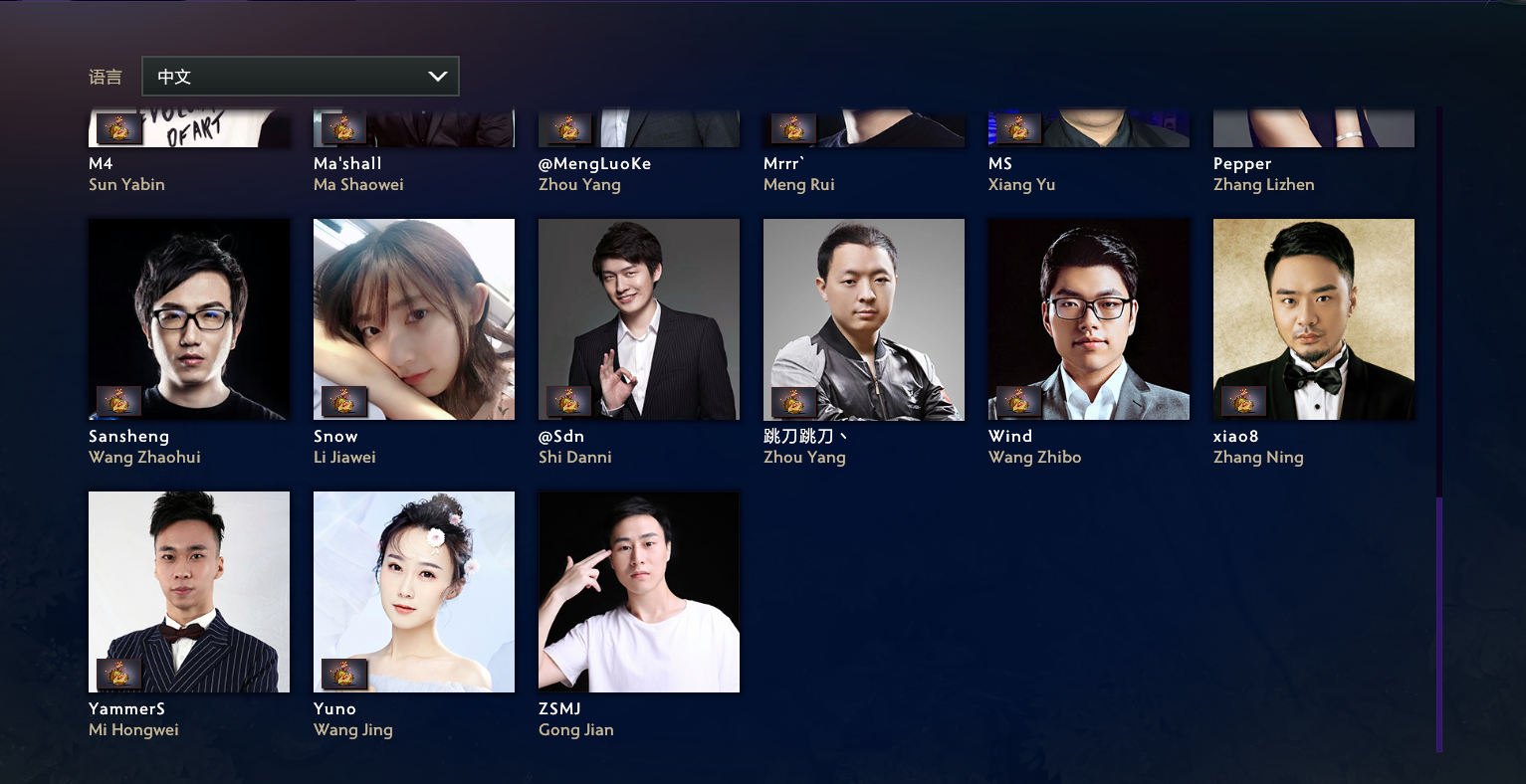Open the profile link for Zhang Ning
Viewport: 1526px width, 784px height.
1258,457
